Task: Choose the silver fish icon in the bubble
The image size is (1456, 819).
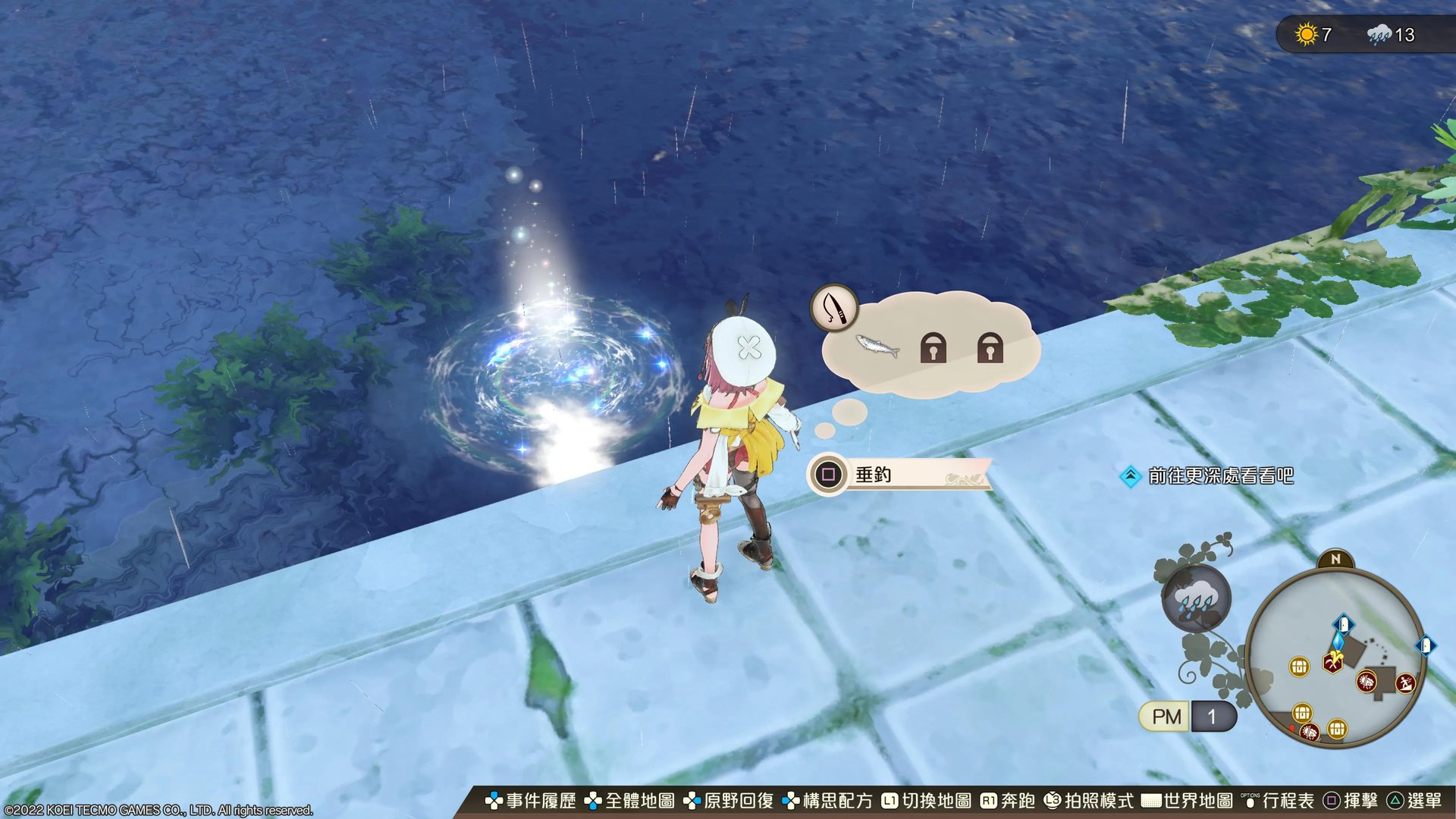Action: tap(877, 346)
